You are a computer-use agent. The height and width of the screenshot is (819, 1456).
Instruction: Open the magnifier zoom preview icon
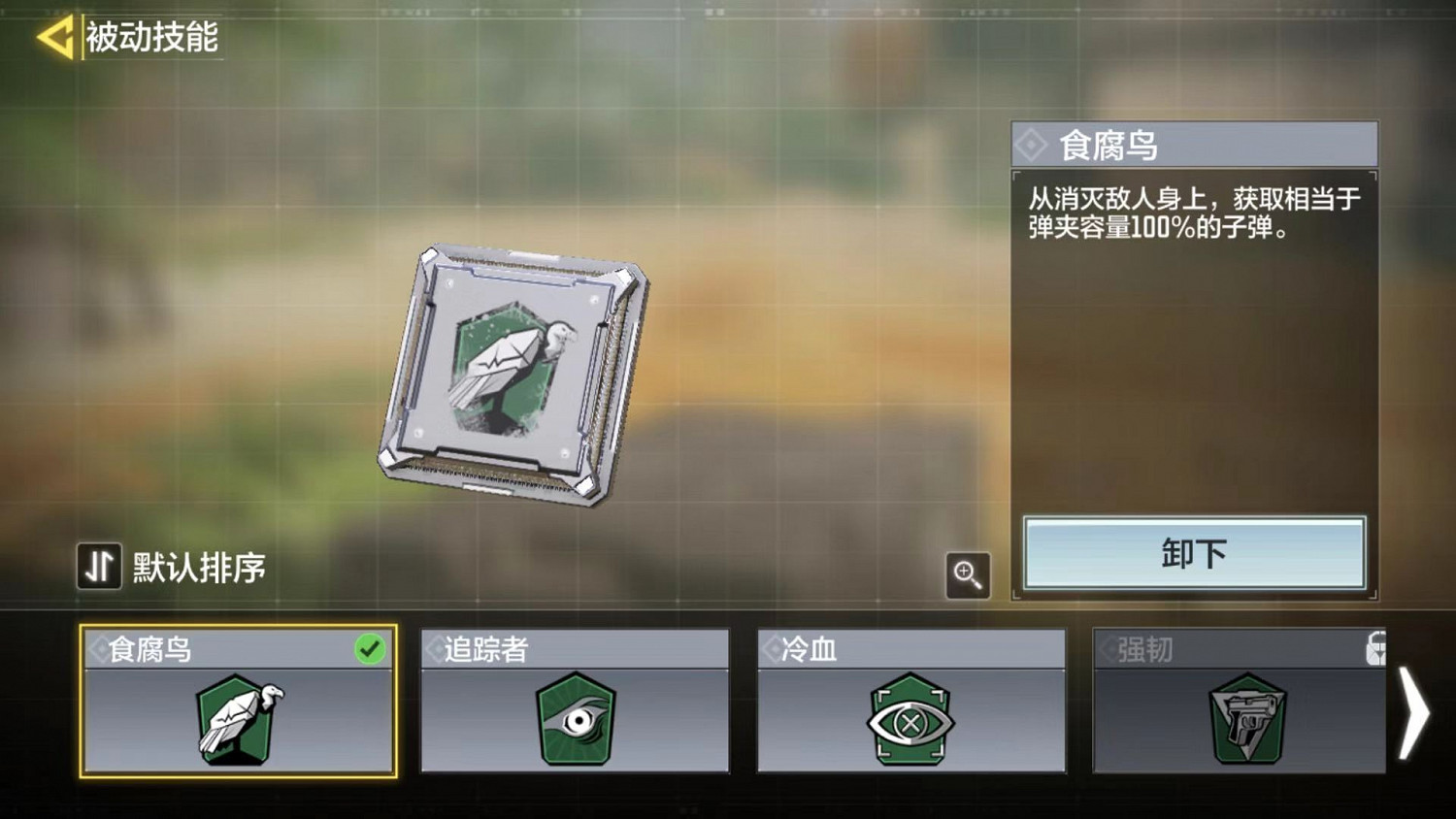(x=967, y=575)
